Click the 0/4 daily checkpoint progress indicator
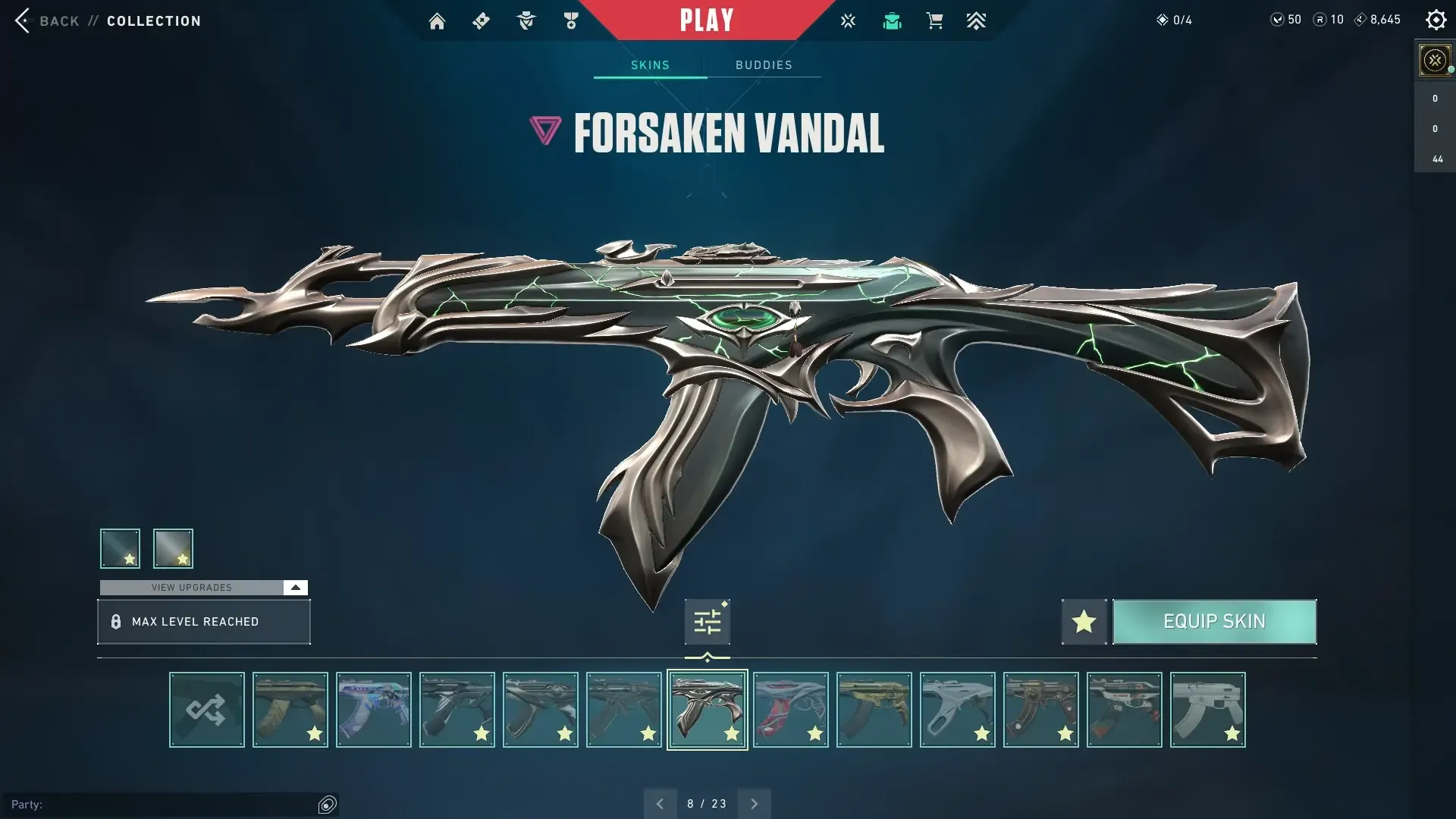 [1174, 20]
